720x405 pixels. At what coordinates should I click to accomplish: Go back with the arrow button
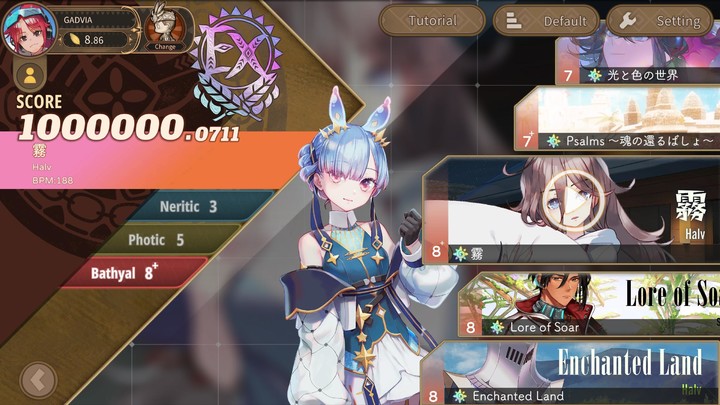(x=38, y=380)
